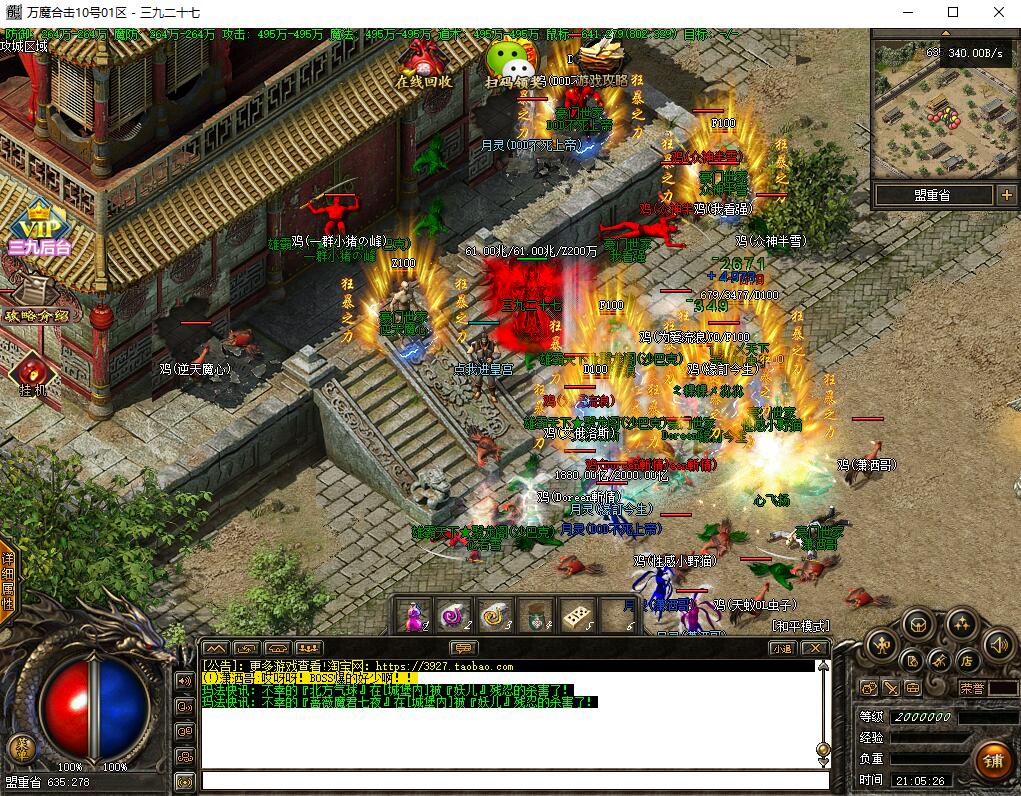This screenshot has width=1021, height=796.
Task: Use the pink character item in hotbar slot 1
Action: 413,616
